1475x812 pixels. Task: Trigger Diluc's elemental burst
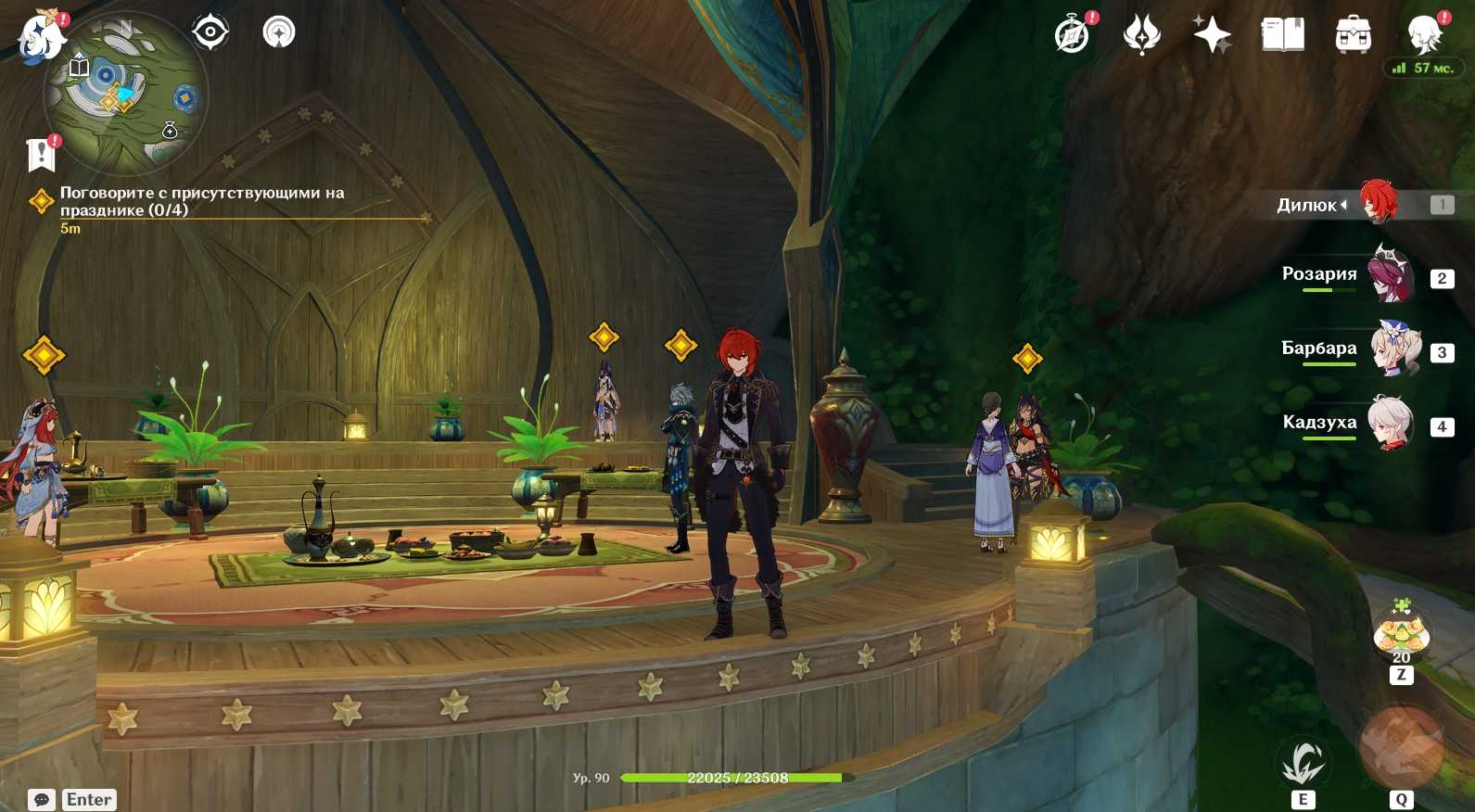pyautogui.click(x=1401, y=748)
